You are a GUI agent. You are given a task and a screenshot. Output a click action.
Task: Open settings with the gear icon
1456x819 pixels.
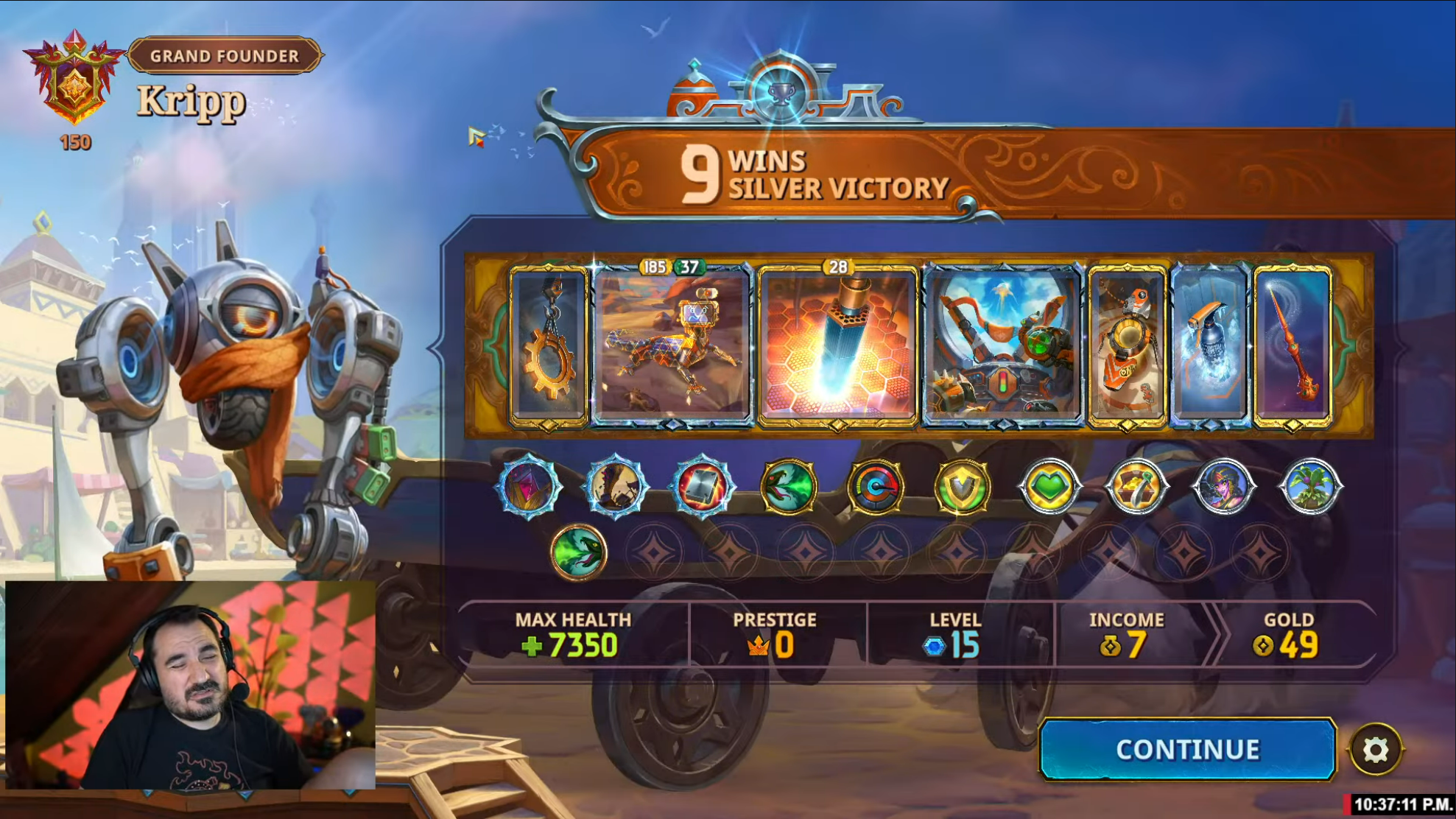[x=1375, y=750]
